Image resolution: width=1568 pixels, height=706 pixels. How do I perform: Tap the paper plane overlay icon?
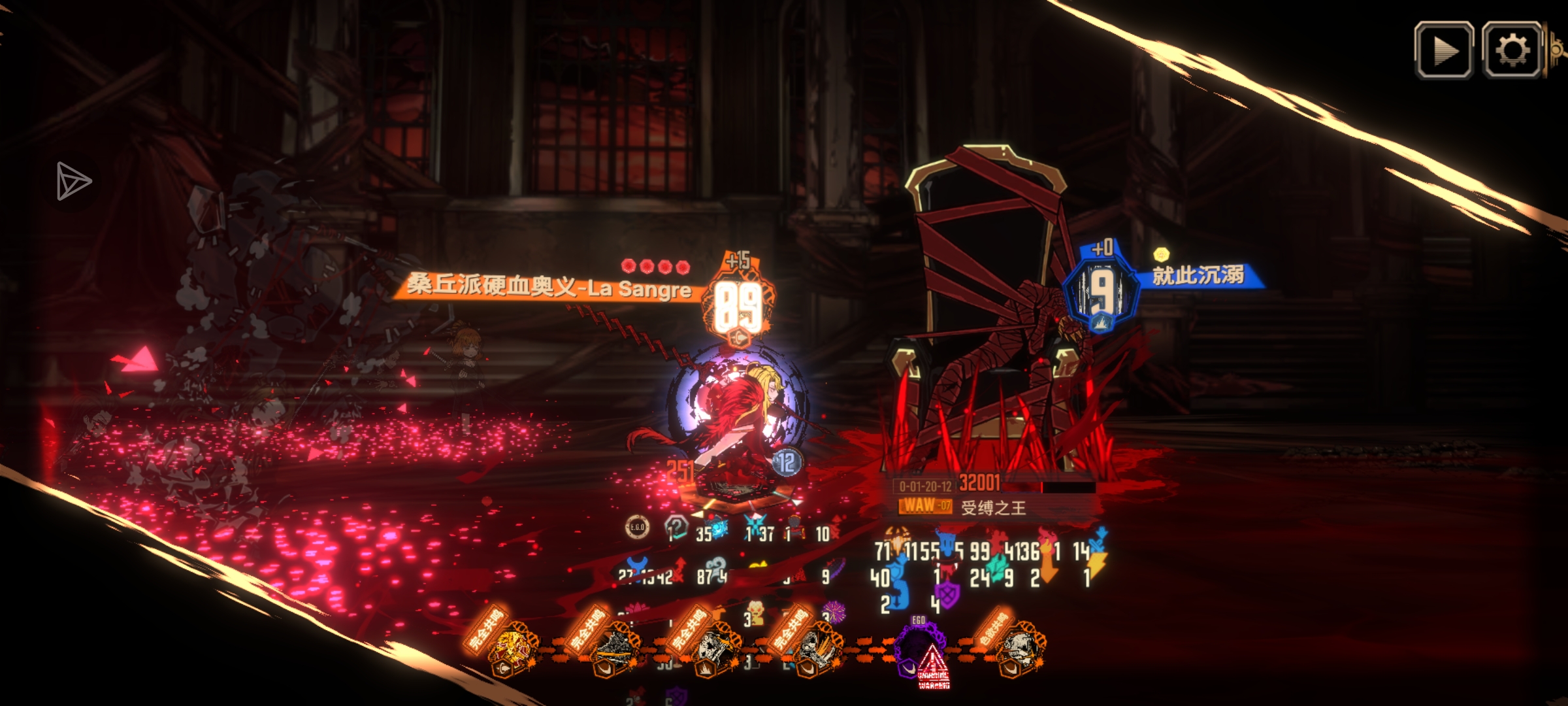73,180
